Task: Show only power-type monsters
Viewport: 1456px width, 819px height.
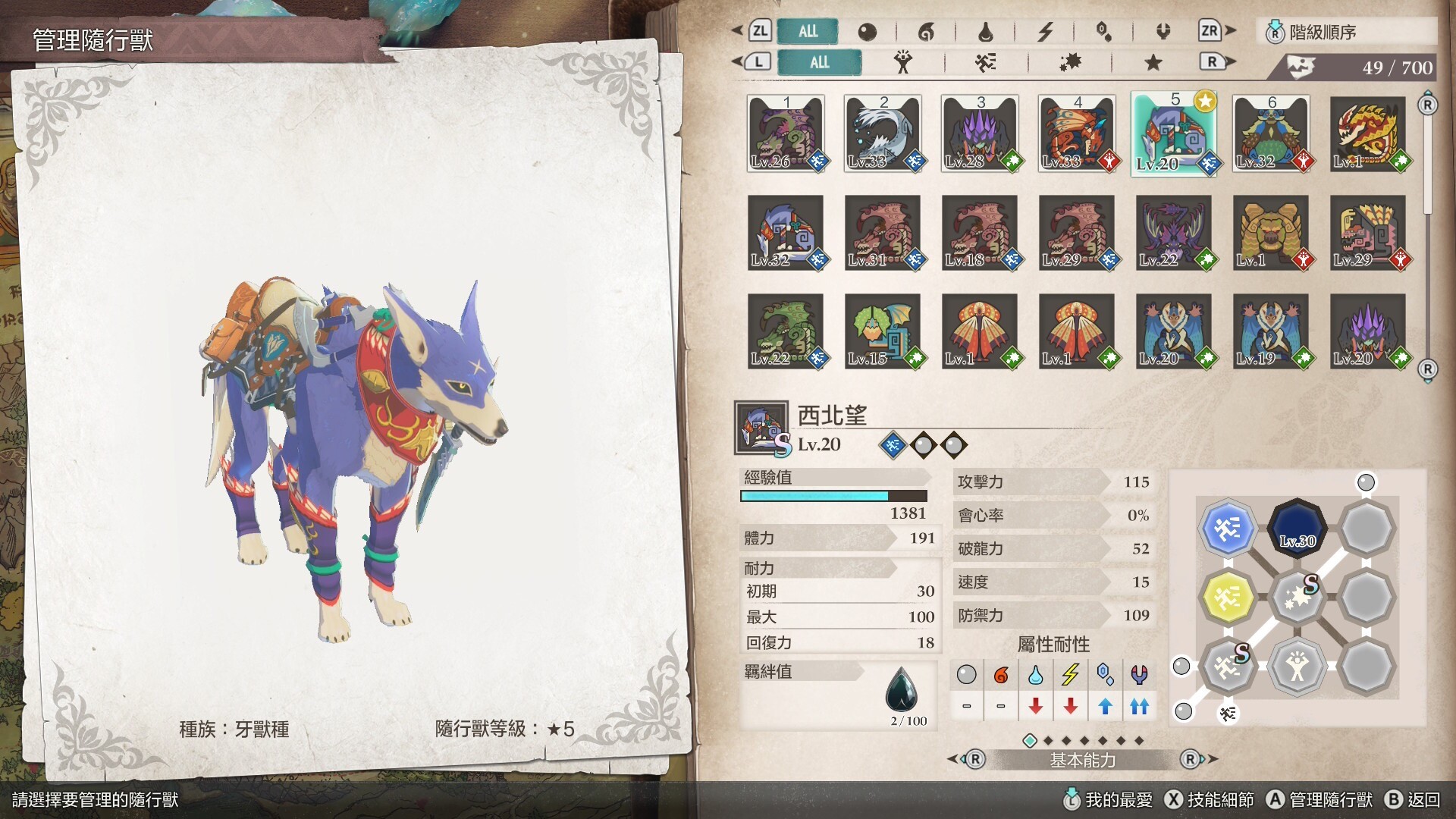Action: (x=902, y=62)
